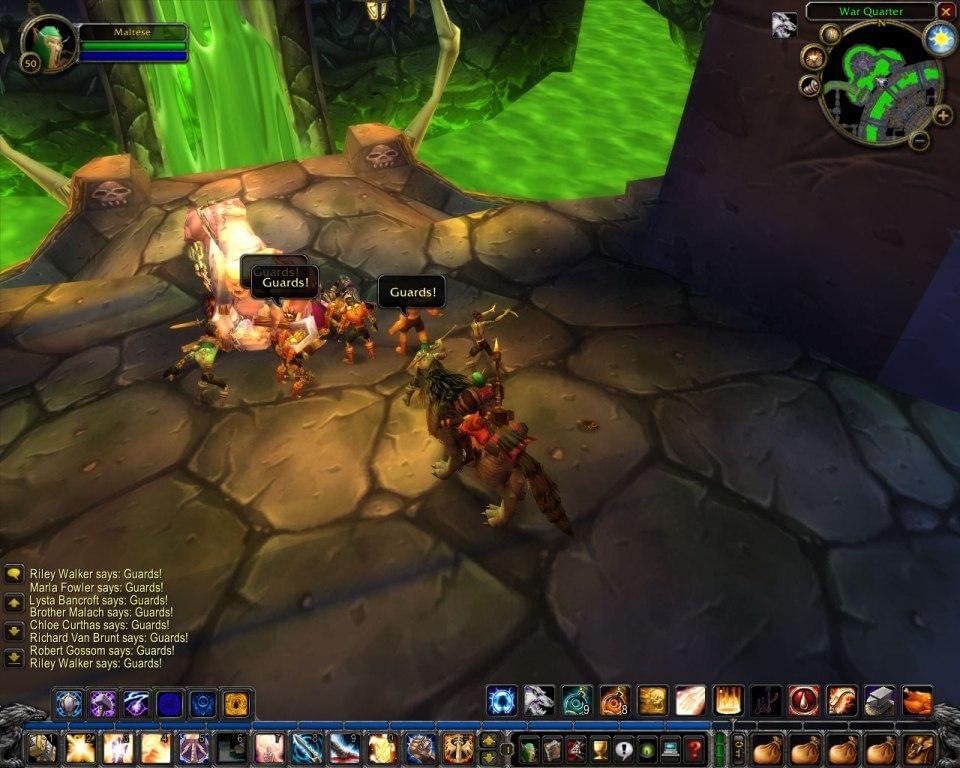Open the keyring button

[738, 748]
